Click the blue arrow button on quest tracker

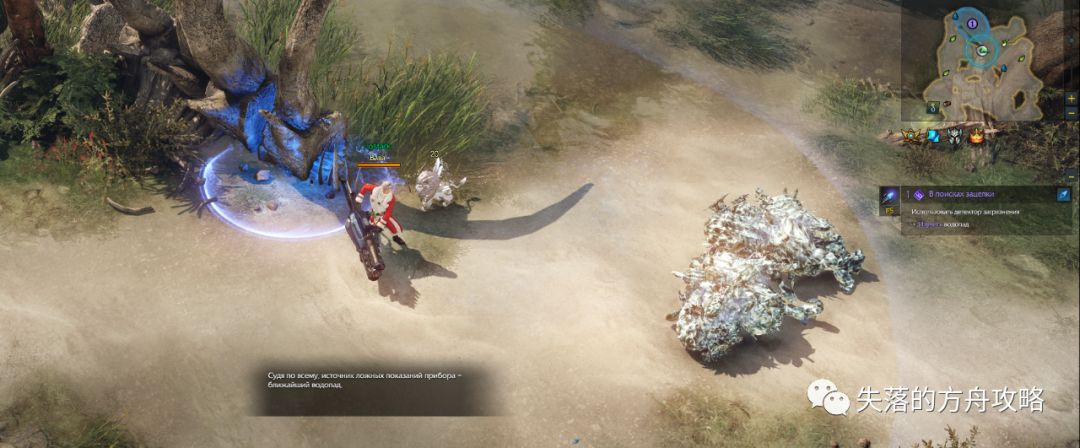coord(1062,194)
